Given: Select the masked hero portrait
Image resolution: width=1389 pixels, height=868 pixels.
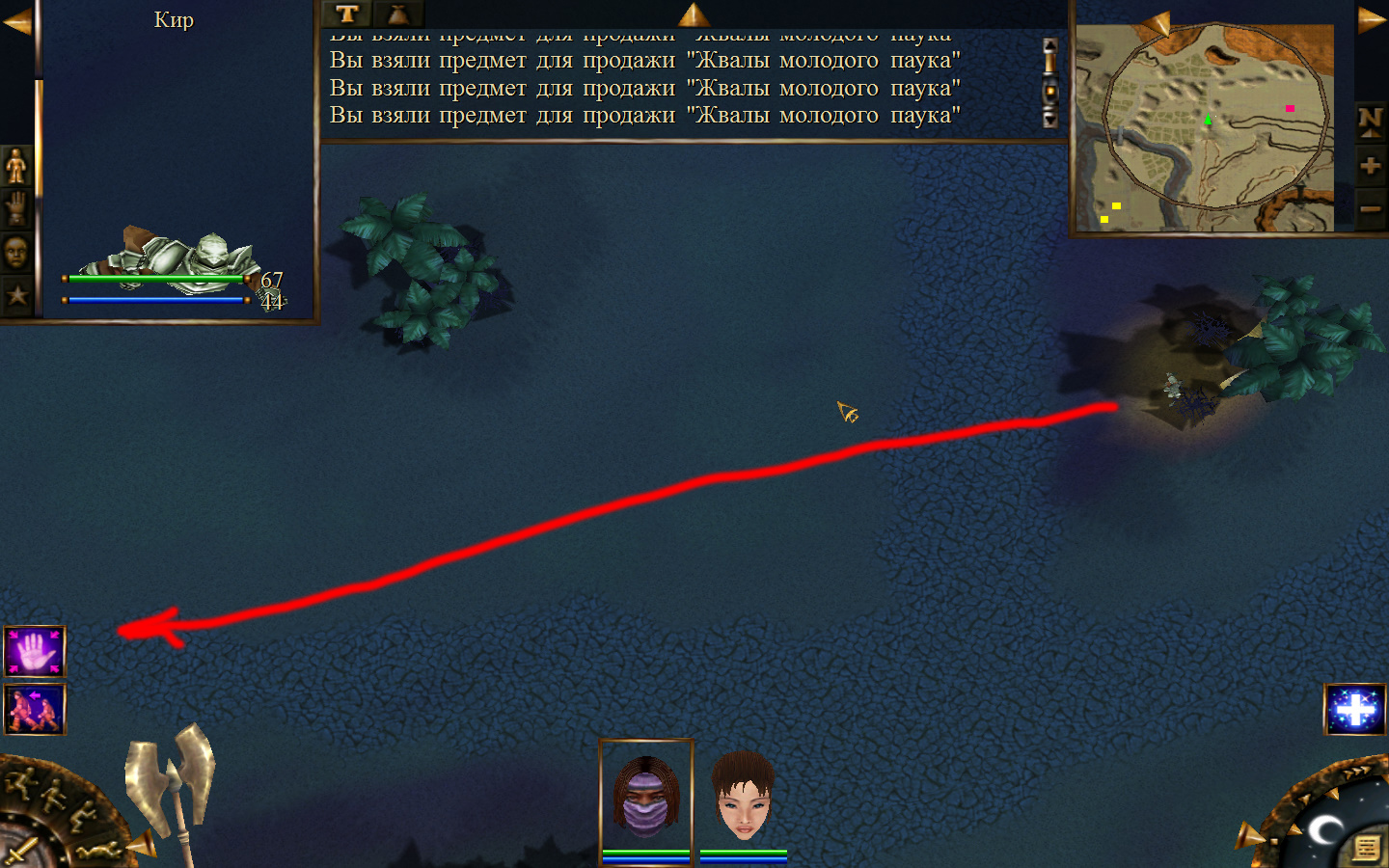Looking at the screenshot, I should click(x=646, y=797).
